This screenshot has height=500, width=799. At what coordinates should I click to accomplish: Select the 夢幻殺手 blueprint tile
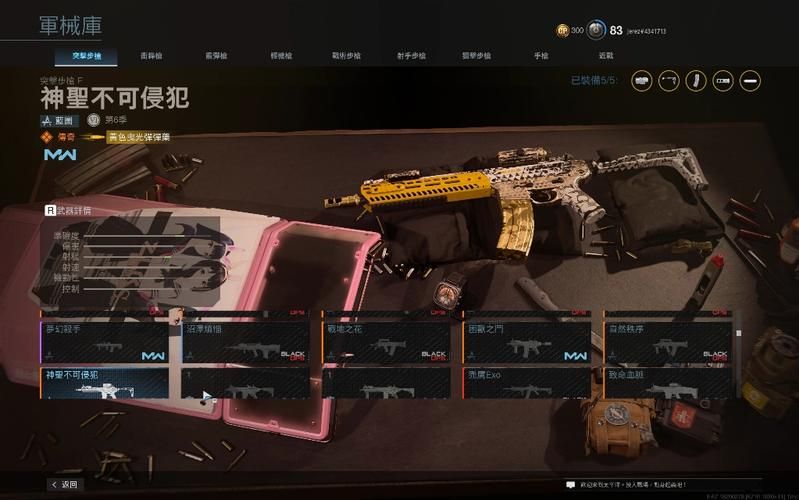(x=105, y=342)
